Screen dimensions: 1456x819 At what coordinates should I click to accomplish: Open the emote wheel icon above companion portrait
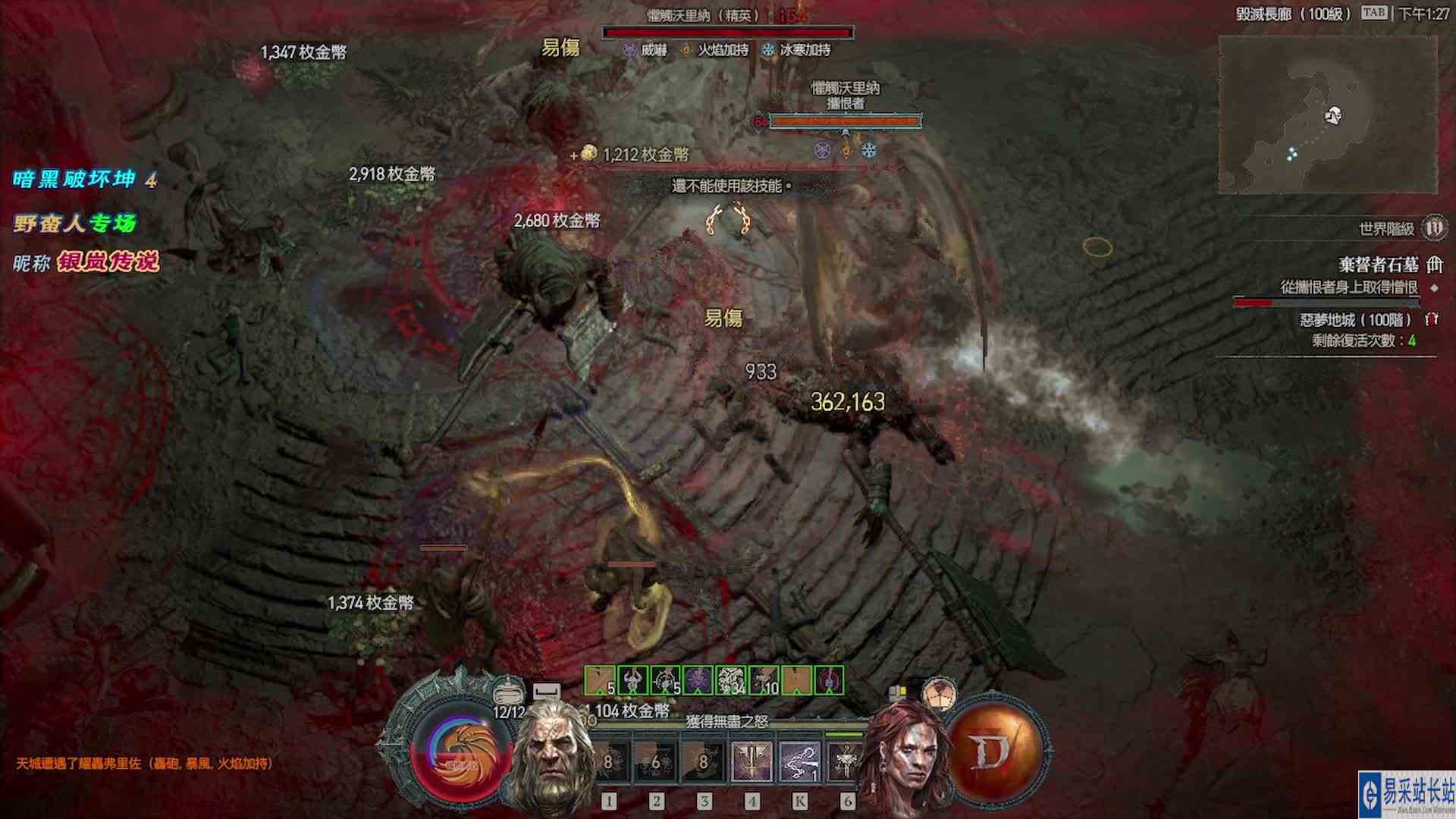pyautogui.click(x=939, y=694)
